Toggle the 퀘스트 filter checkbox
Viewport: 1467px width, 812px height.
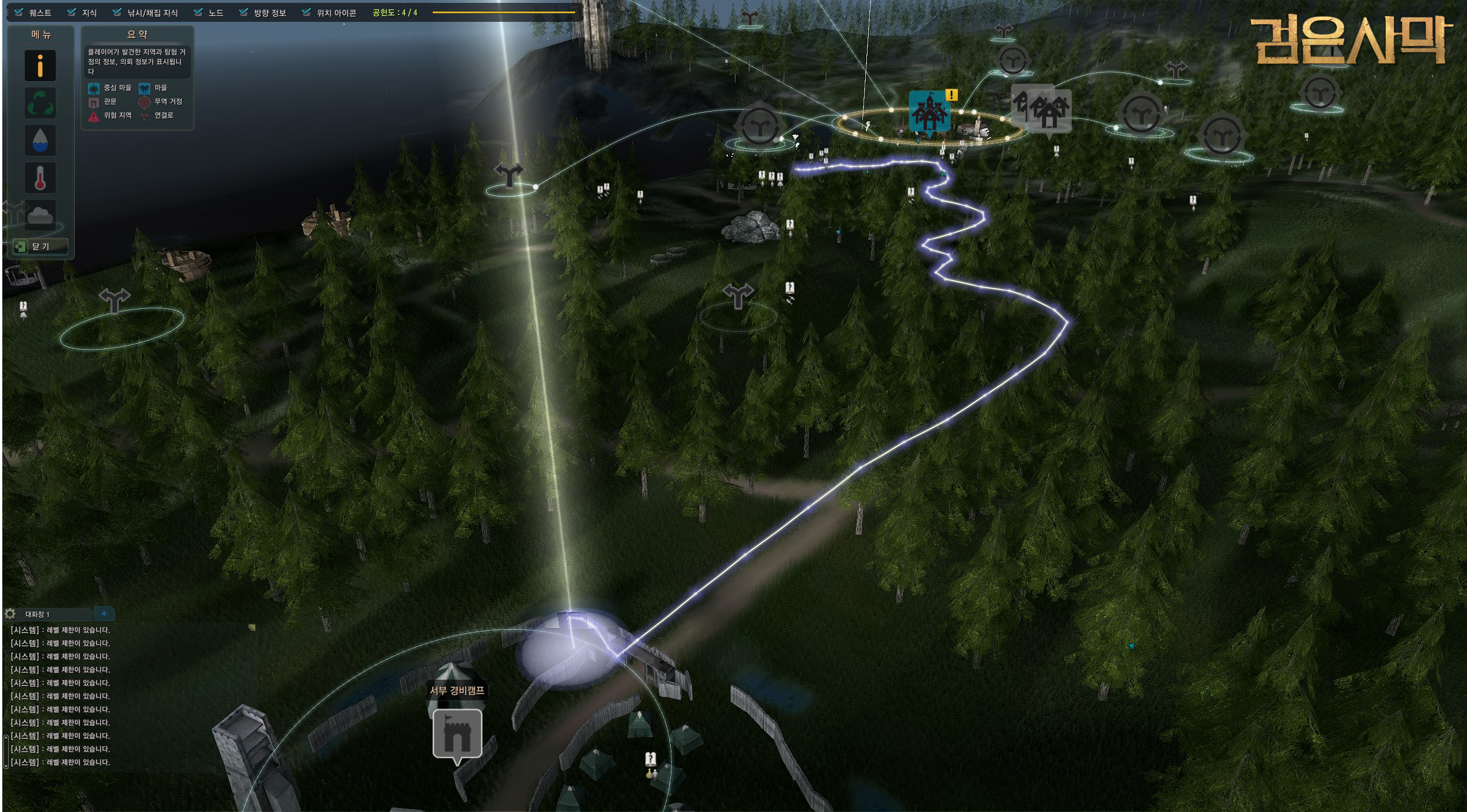pos(19,12)
